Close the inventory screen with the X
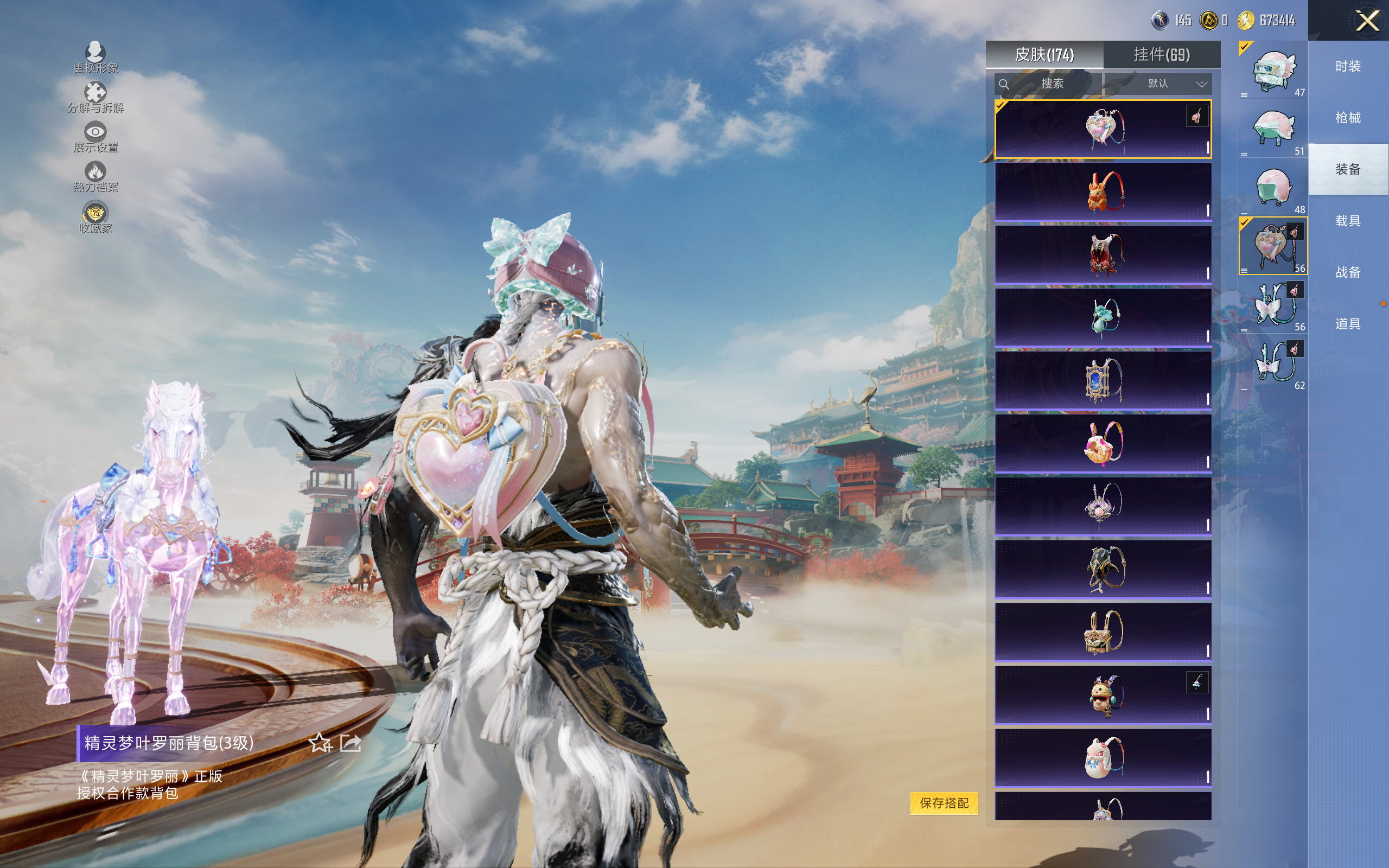The height and width of the screenshot is (868, 1389). click(x=1367, y=21)
